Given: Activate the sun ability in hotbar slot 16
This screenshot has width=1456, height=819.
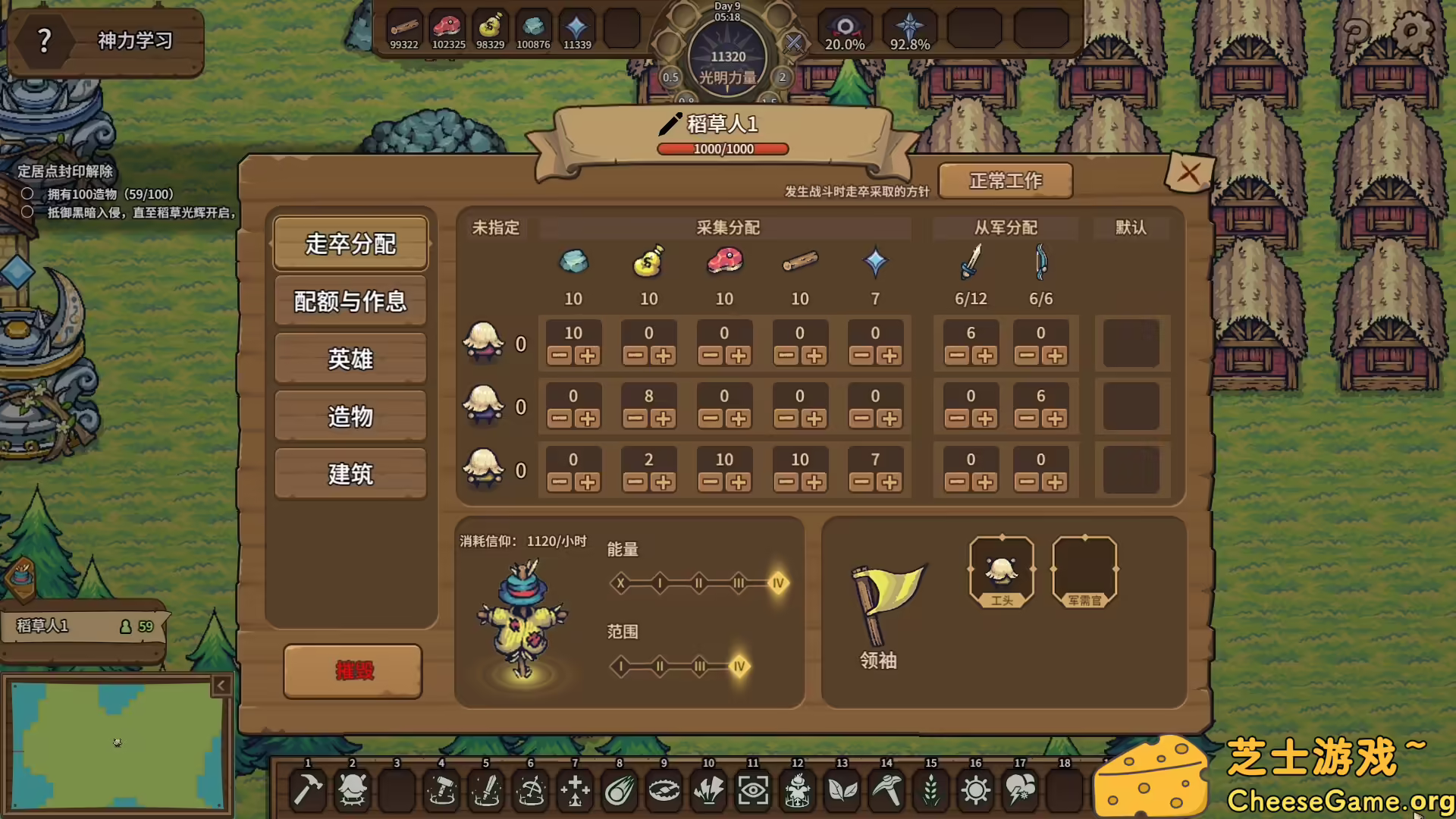Looking at the screenshot, I should [975, 789].
